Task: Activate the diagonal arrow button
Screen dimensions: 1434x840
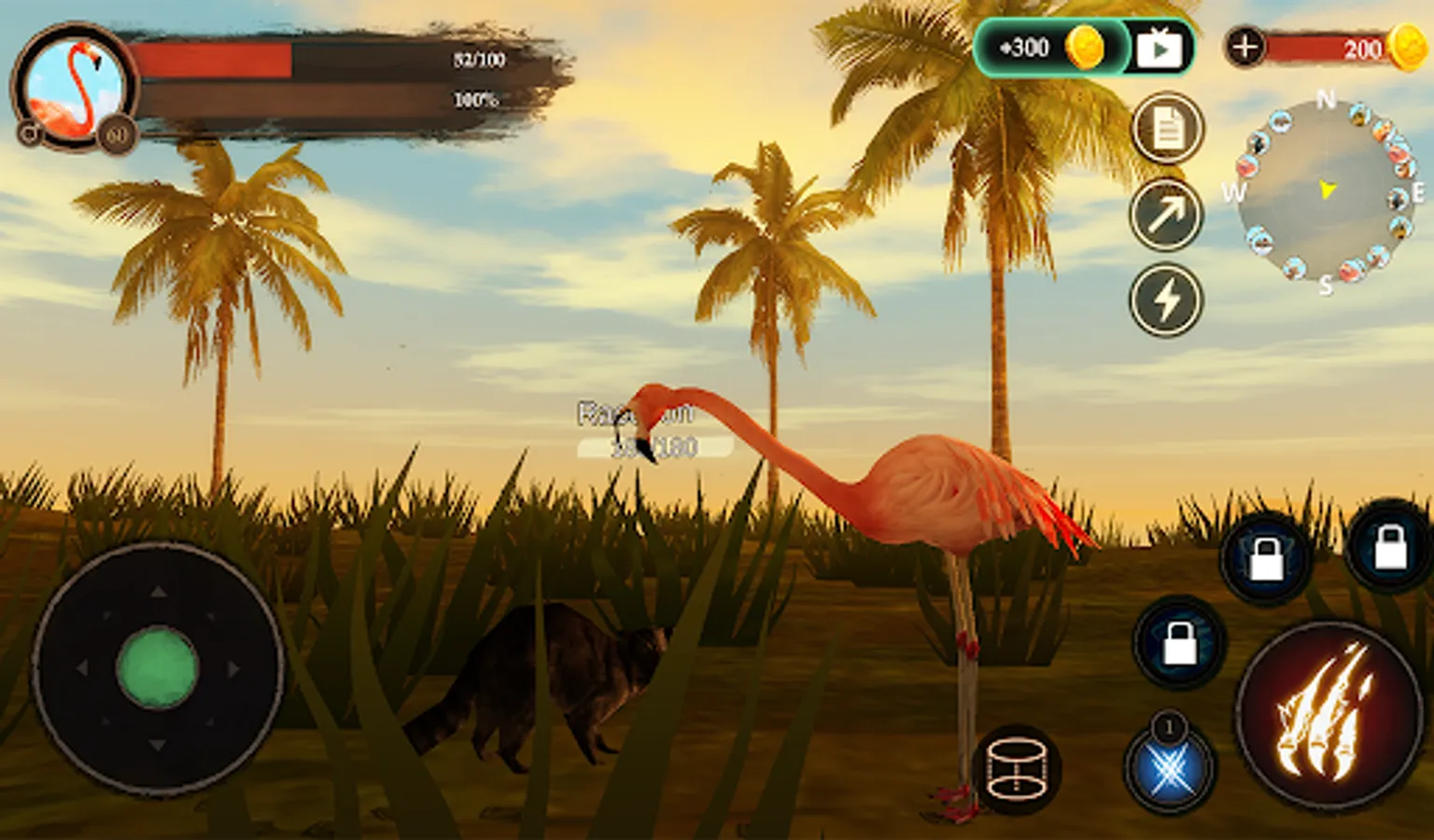Action: 1166,215
